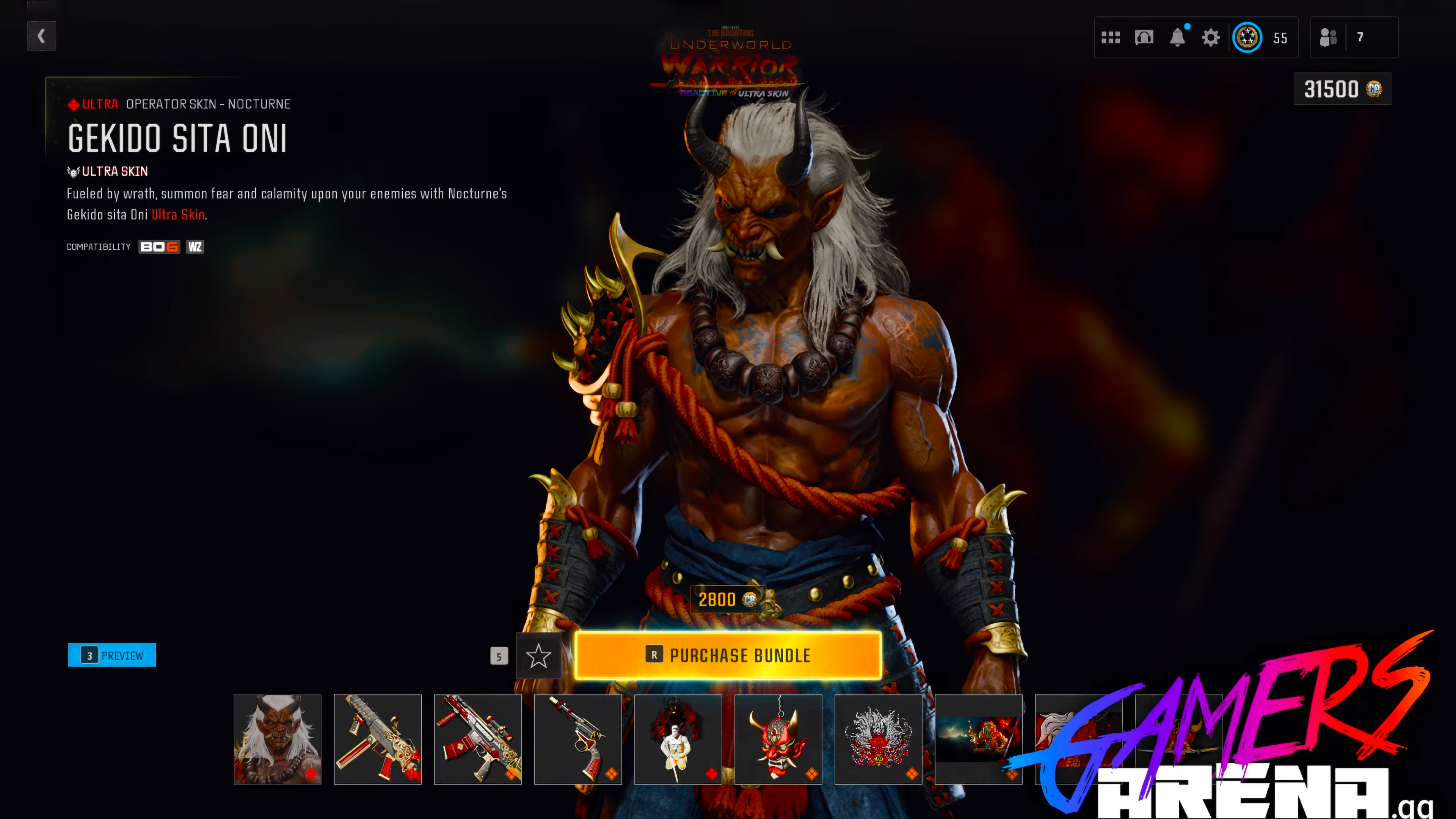The height and width of the screenshot is (819, 1456).
Task: Open the settings gear icon
Action: point(1211,37)
